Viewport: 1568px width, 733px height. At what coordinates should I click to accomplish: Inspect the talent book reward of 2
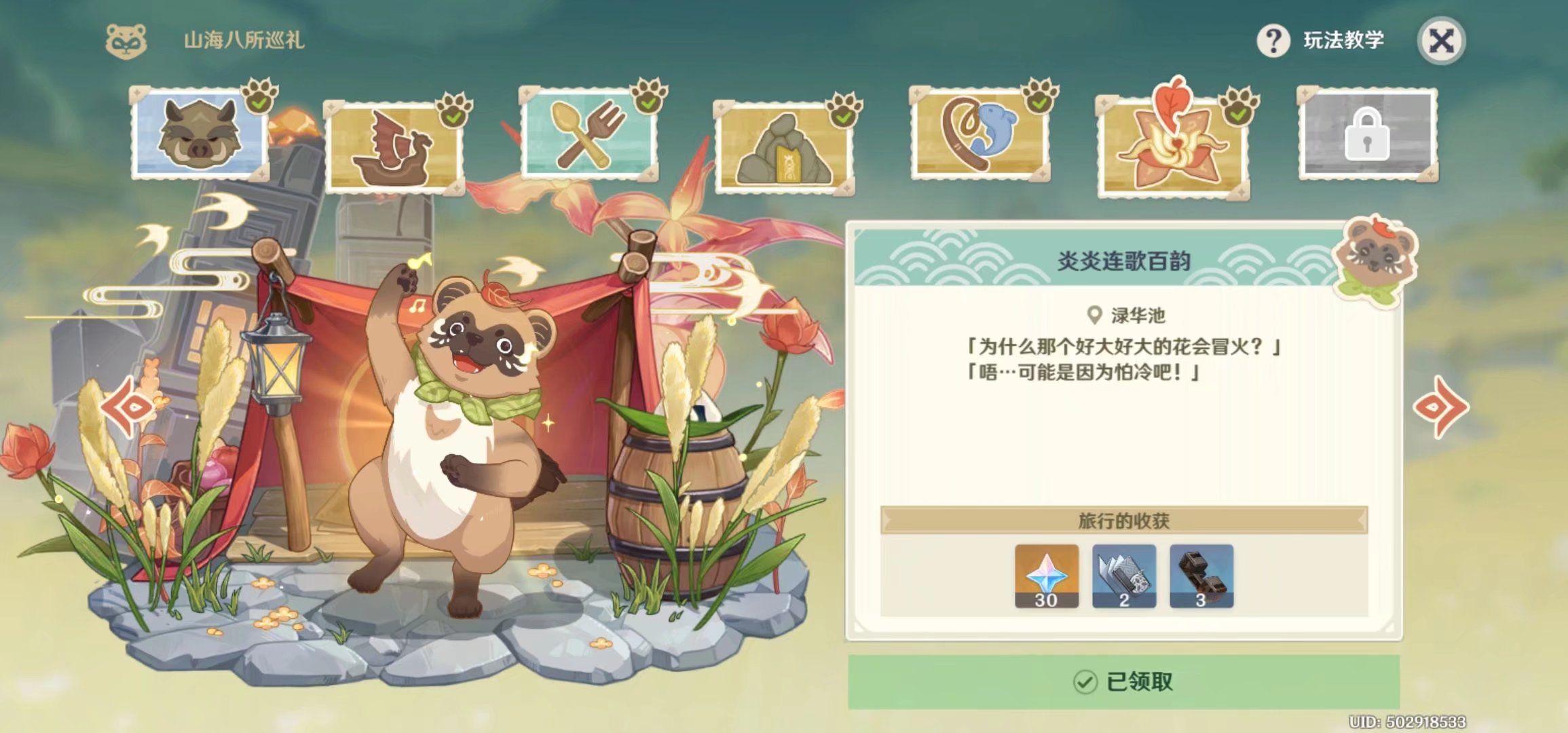(x=1123, y=576)
